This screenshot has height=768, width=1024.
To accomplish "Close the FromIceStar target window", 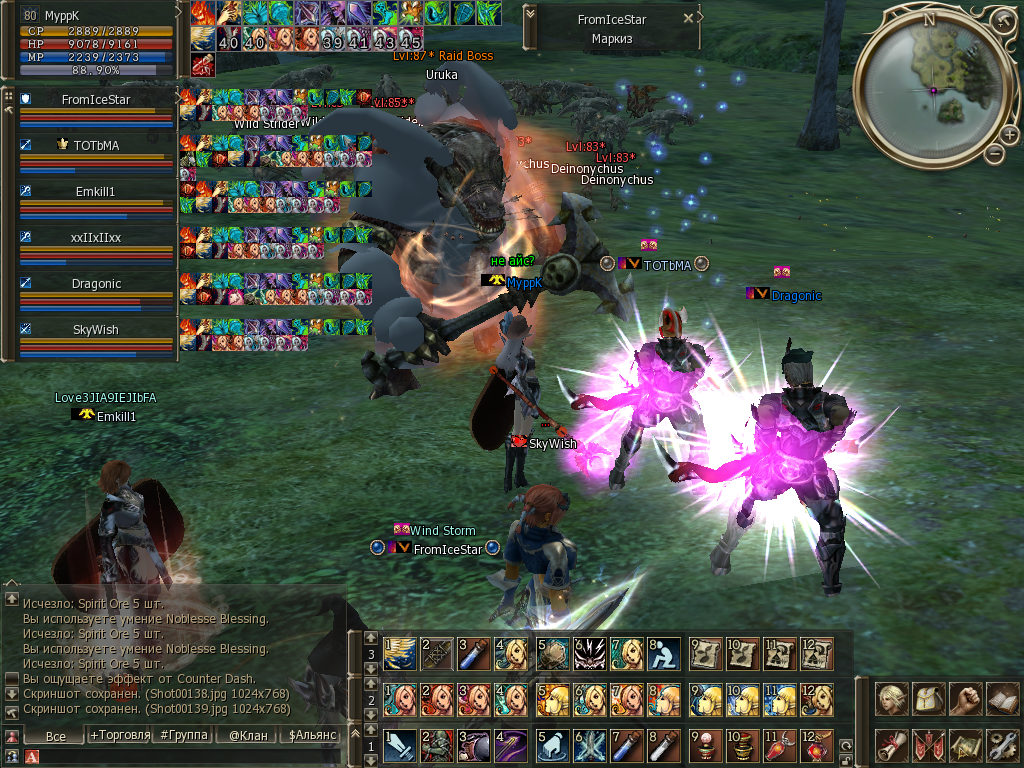I will (688, 18).
